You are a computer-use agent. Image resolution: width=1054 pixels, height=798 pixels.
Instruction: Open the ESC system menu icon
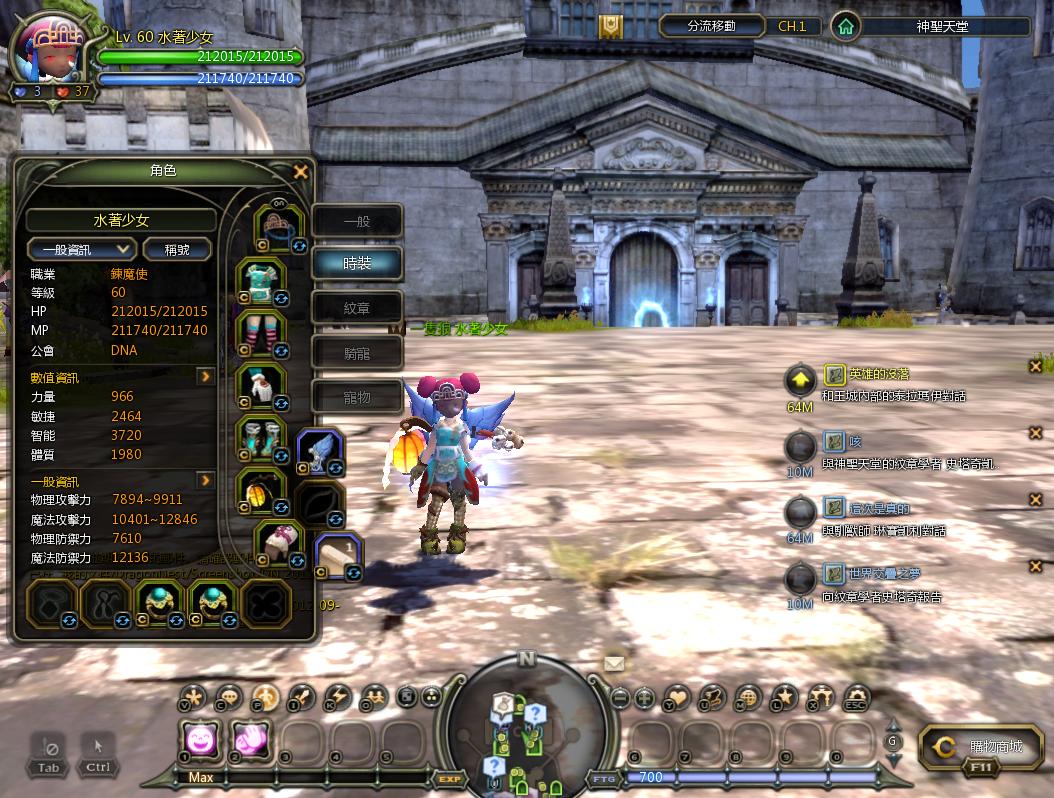(856, 698)
